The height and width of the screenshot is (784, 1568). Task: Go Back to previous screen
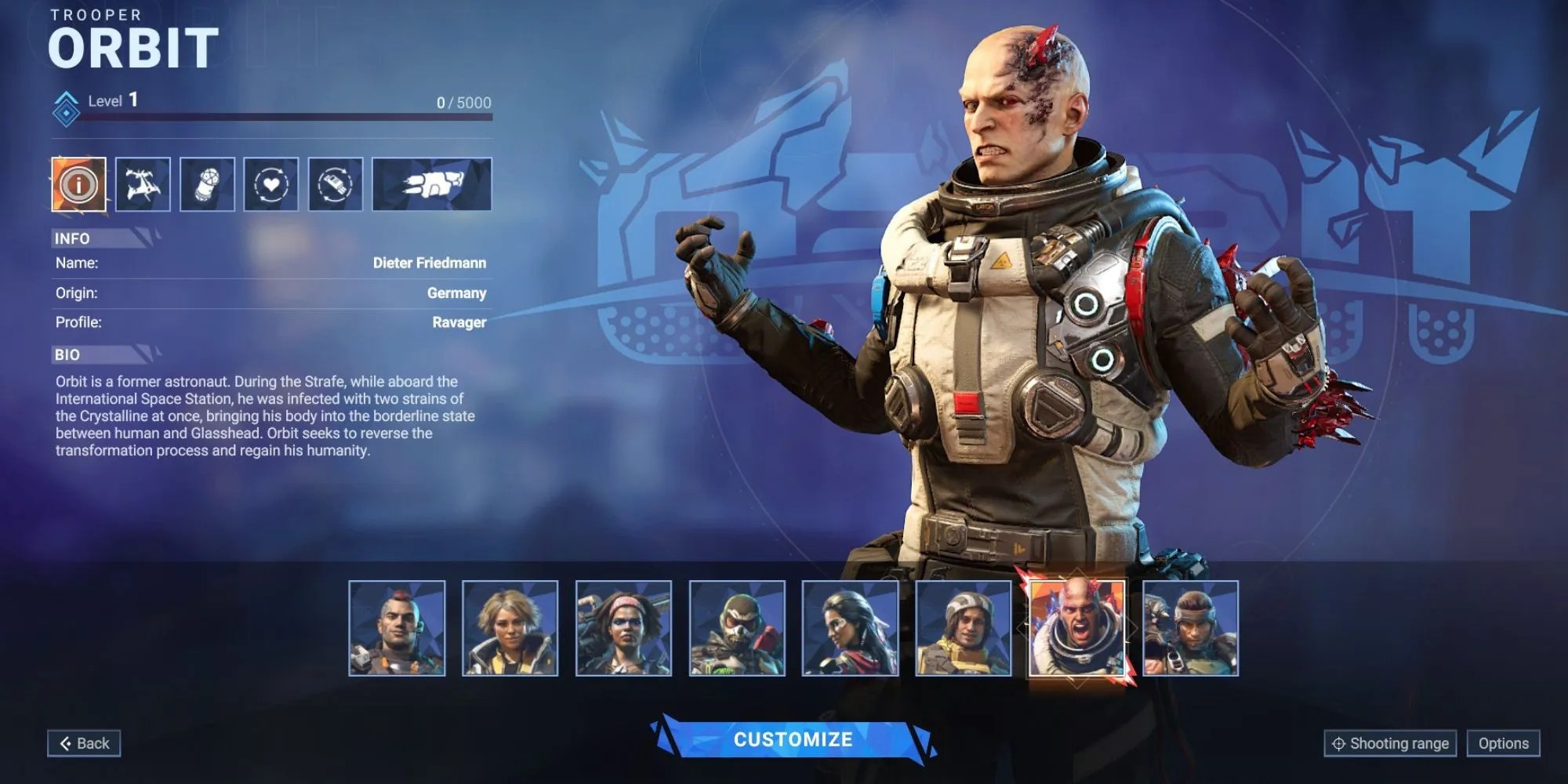coord(84,742)
